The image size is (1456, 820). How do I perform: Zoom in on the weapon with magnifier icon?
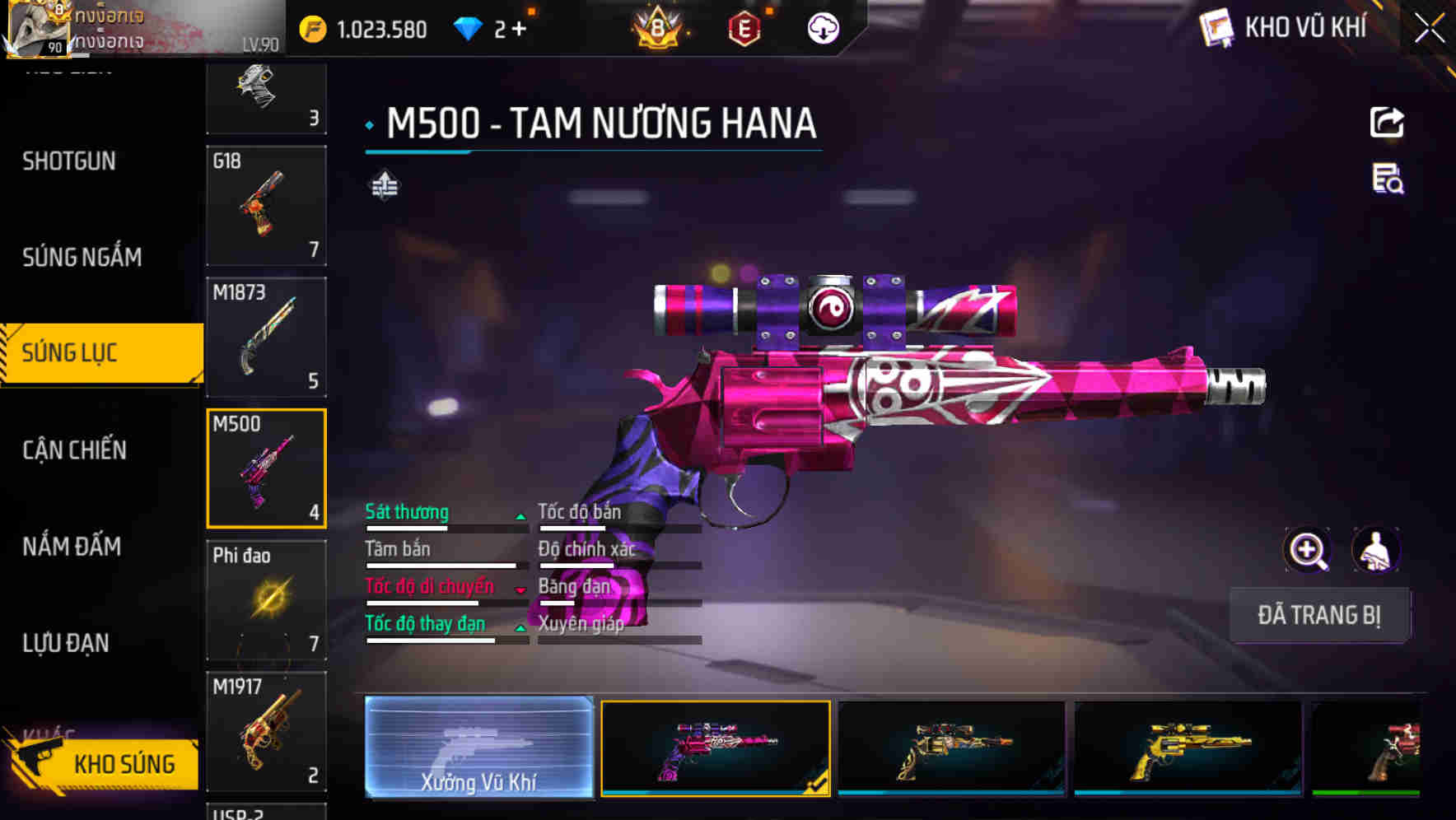click(x=1307, y=550)
